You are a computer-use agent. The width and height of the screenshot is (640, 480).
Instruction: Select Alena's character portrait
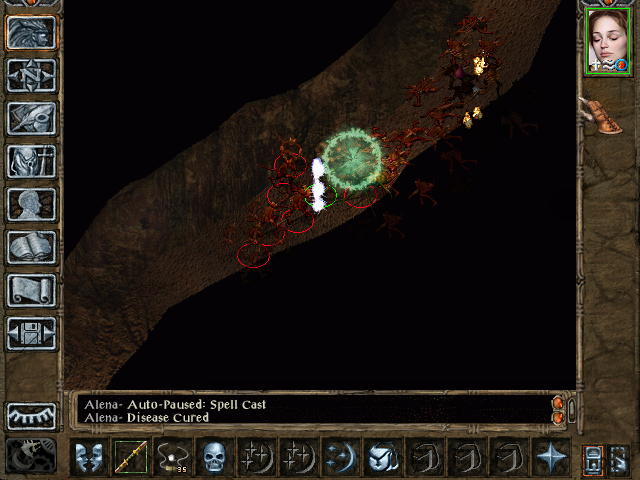[x=607, y=43]
